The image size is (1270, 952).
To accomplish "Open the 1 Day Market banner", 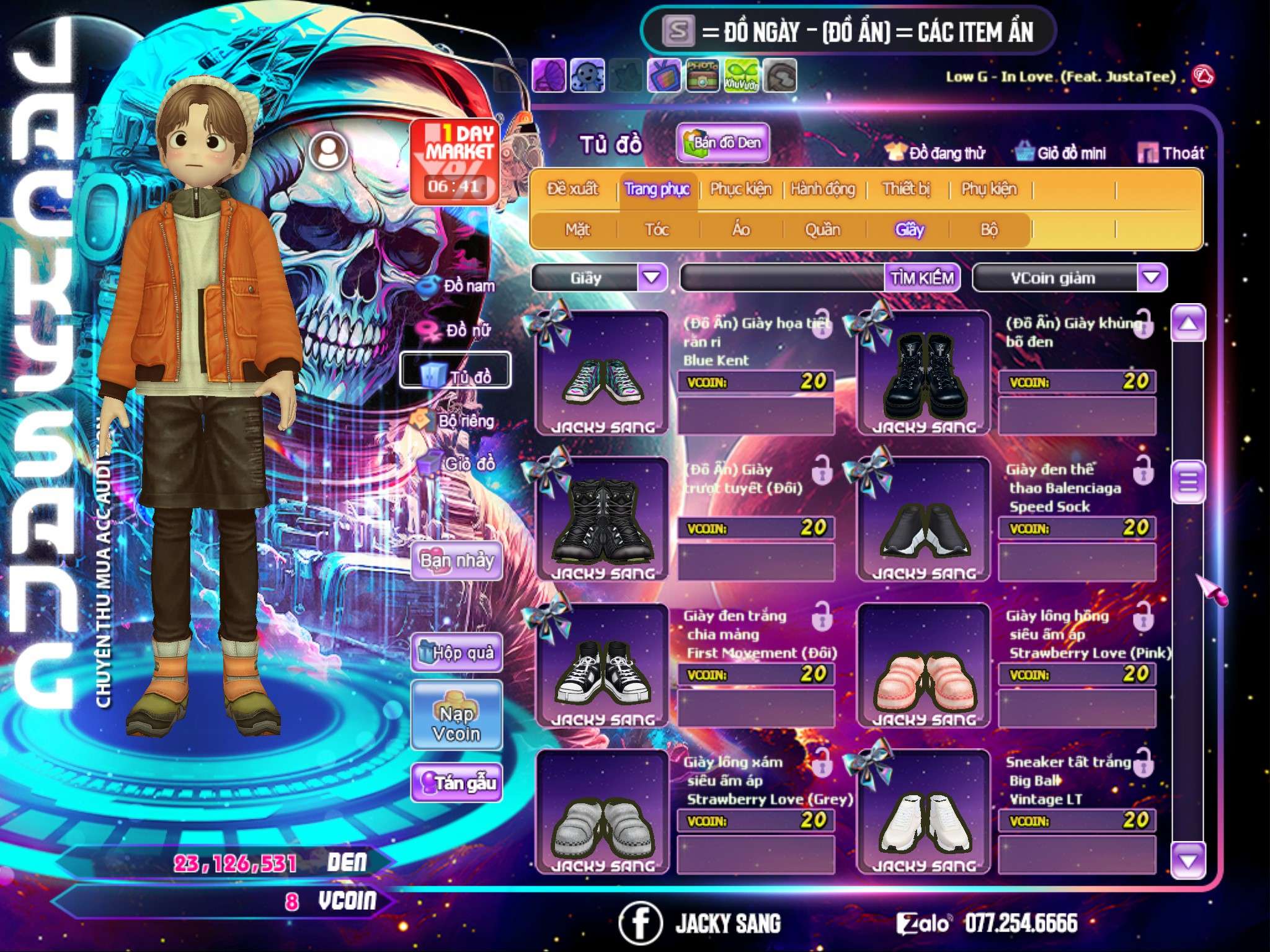I will [455, 161].
